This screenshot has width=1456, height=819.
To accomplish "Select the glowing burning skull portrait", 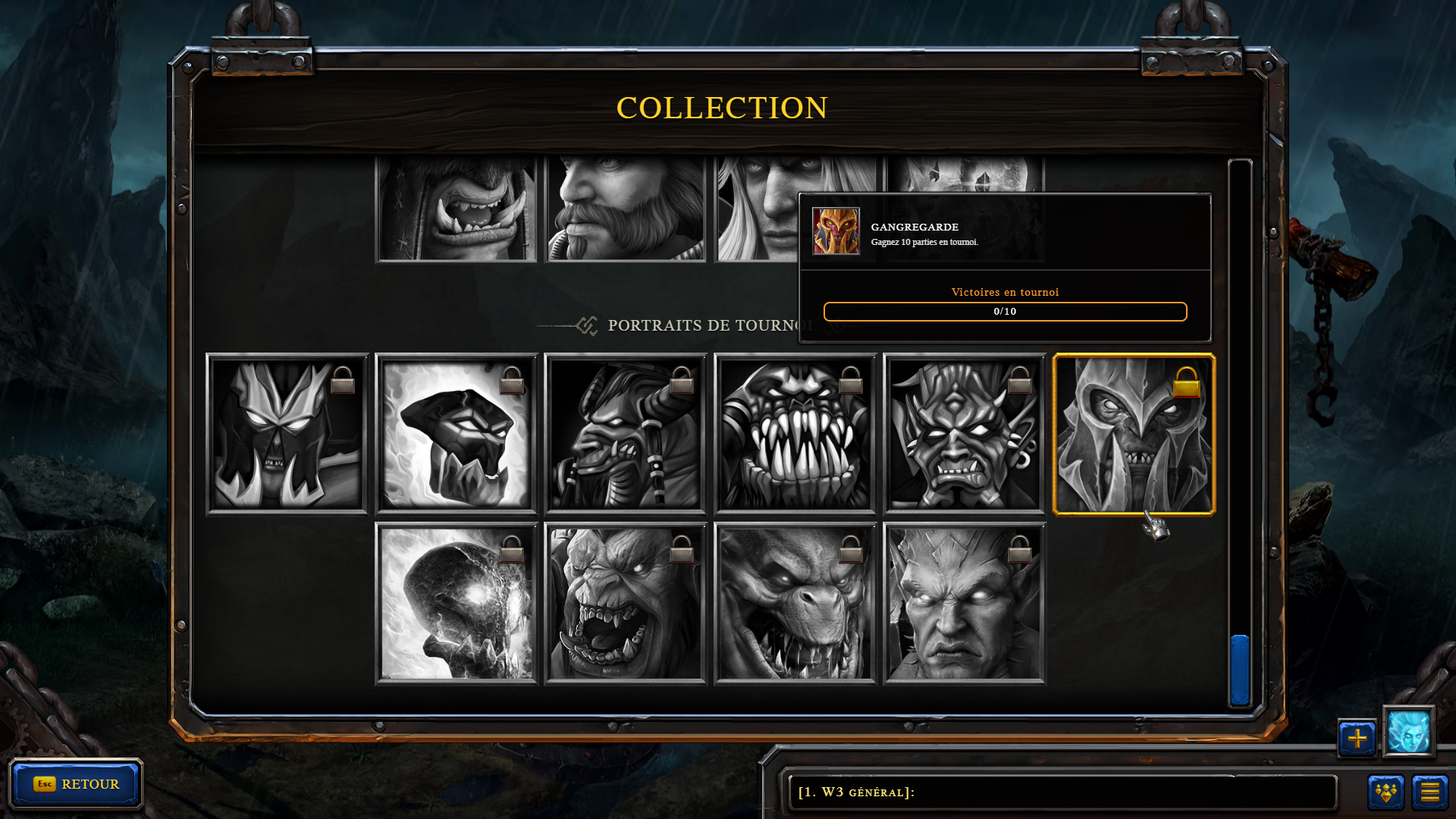I will (457, 604).
